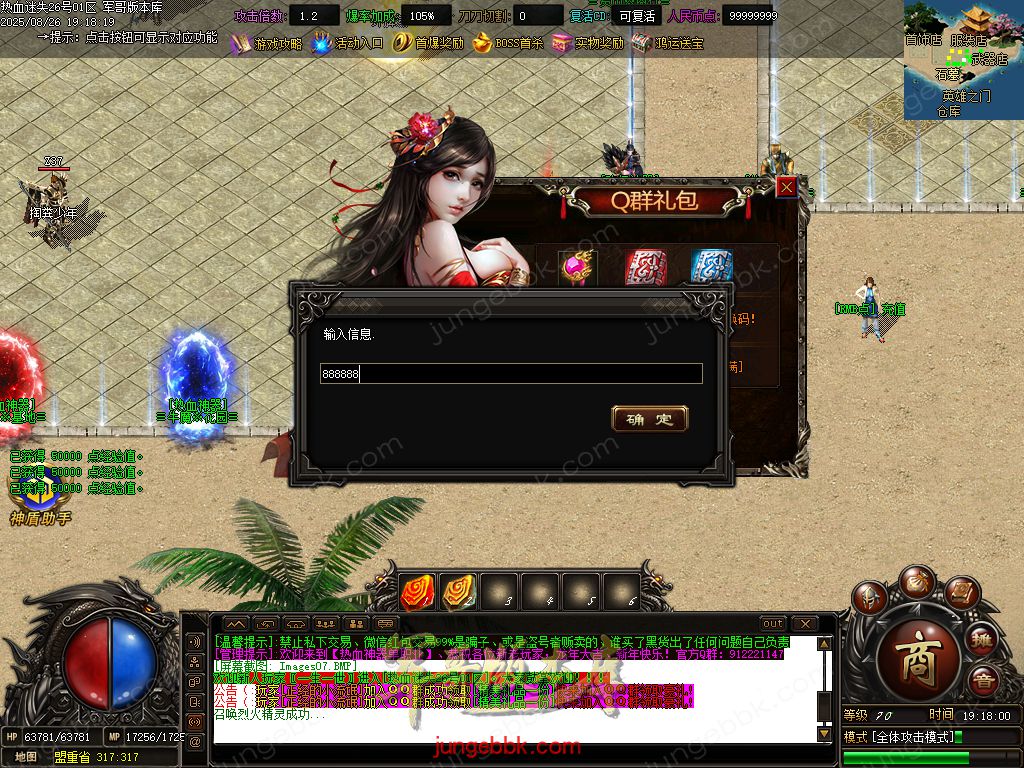The height and width of the screenshot is (768, 1024).
Task: Open the 活动入口 event entrance
Action: (x=347, y=44)
